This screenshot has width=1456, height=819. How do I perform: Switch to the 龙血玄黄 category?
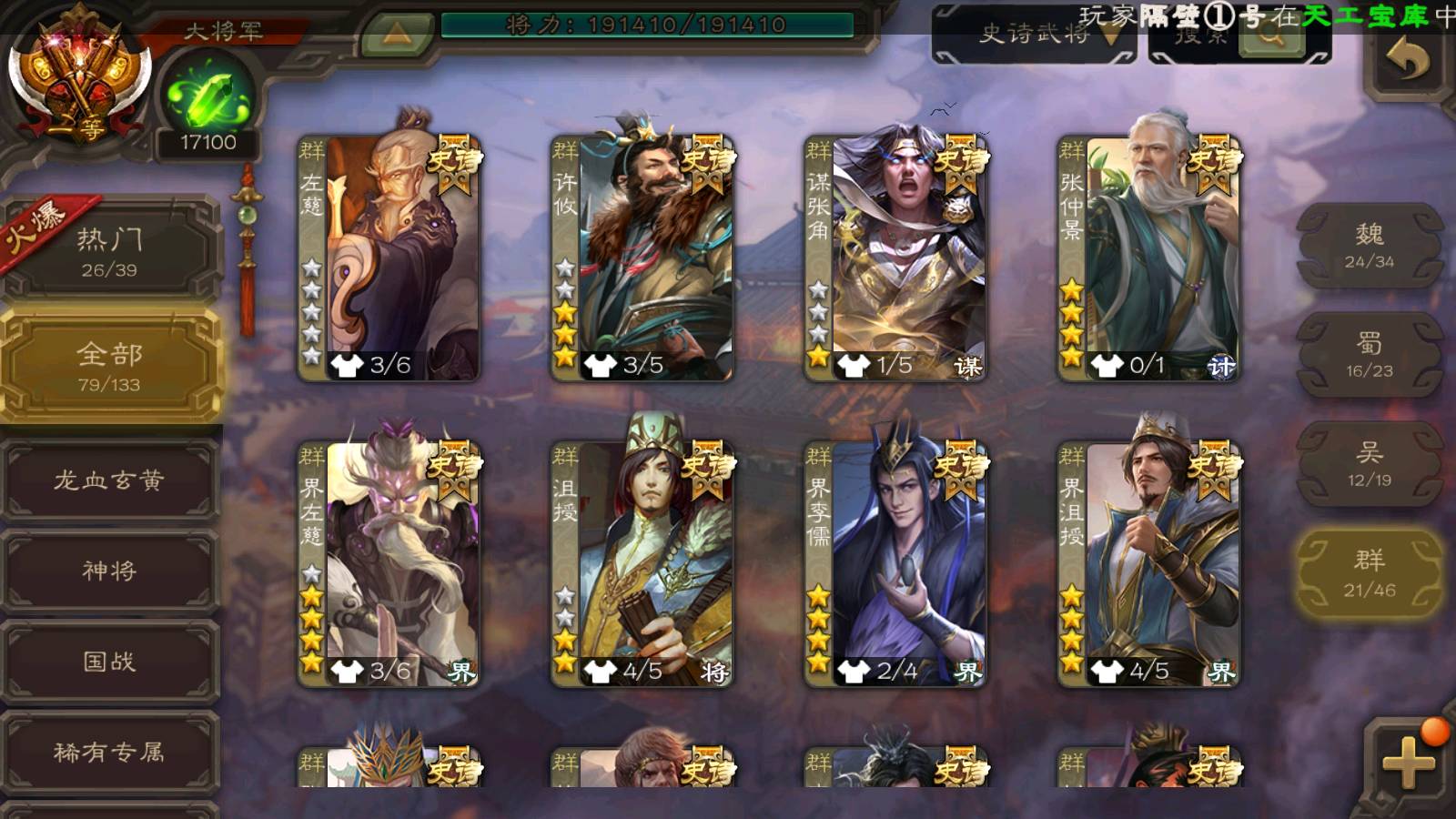pos(109,480)
